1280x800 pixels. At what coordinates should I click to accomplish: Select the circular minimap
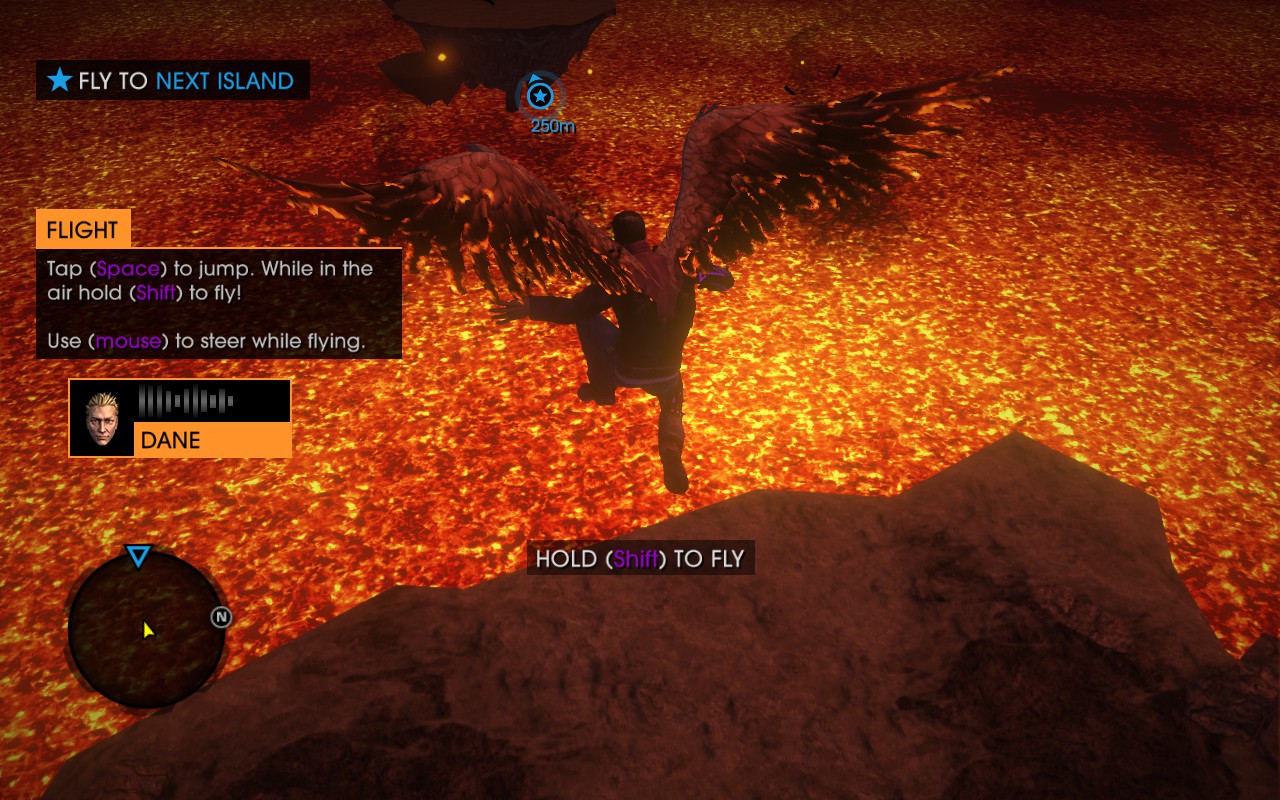(x=146, y=630)
